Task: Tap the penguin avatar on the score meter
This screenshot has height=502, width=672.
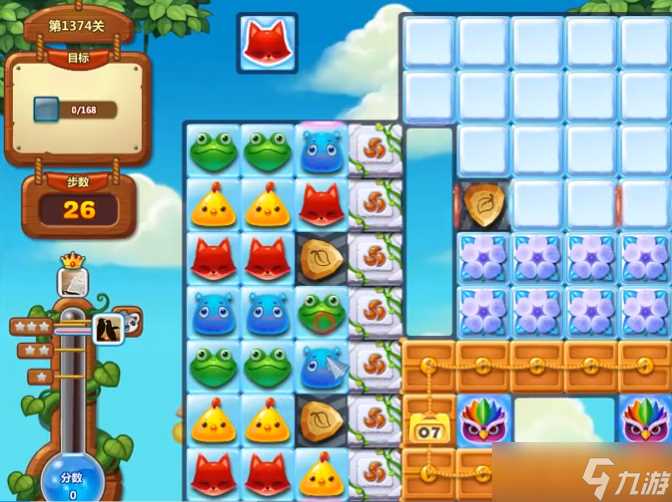Action: coord(108,326)
